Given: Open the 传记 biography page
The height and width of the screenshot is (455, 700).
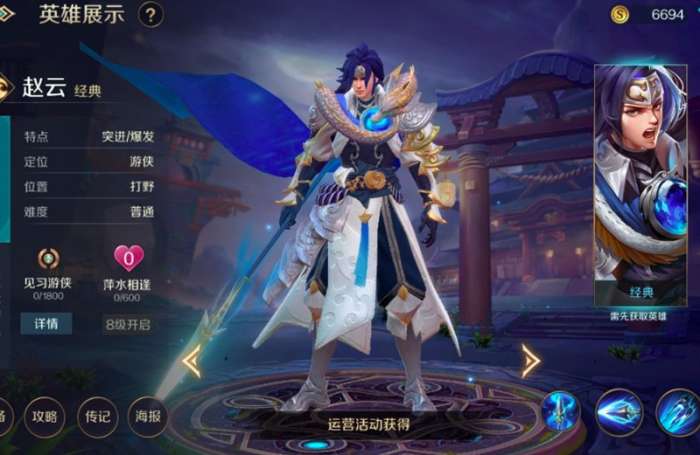Looking at the screenshot, I should [97, 416].
